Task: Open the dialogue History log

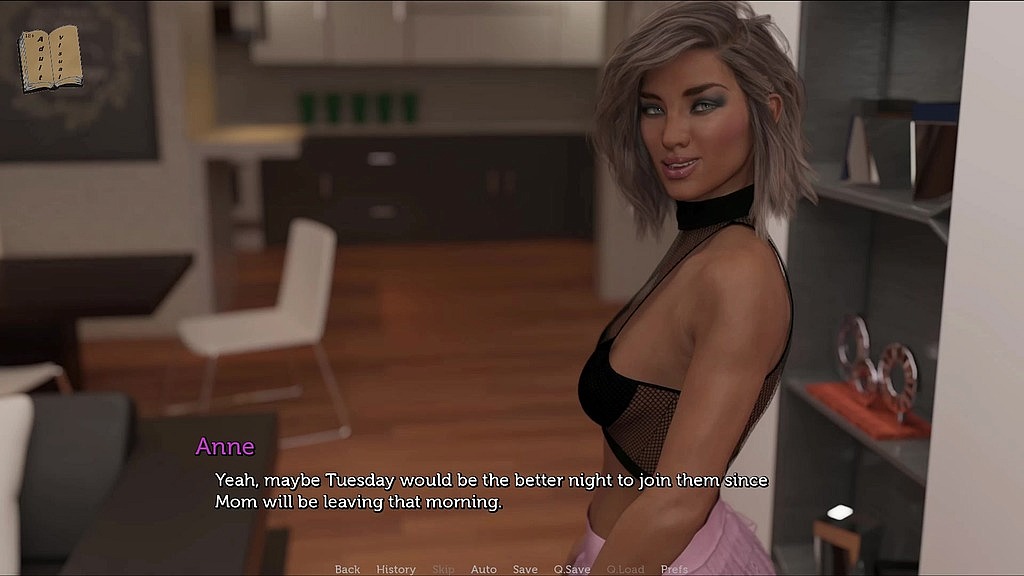Action: (396, 569)
